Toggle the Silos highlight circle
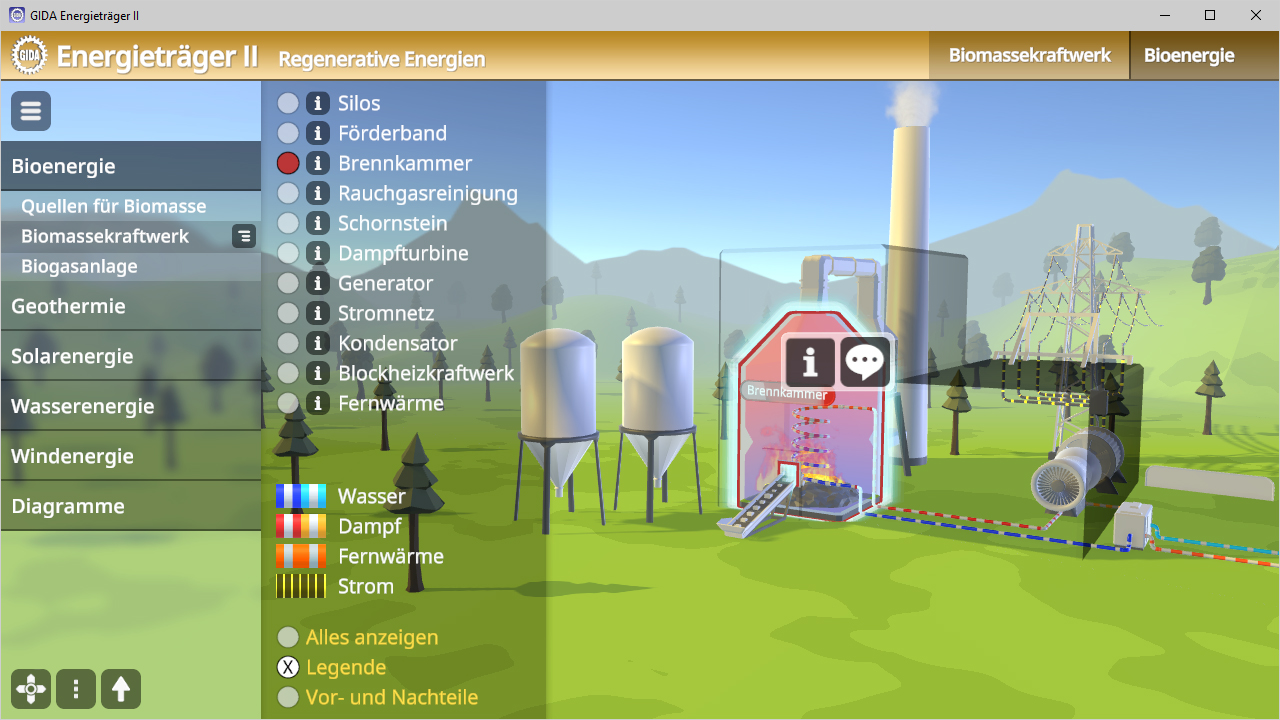 click(288, 103)
